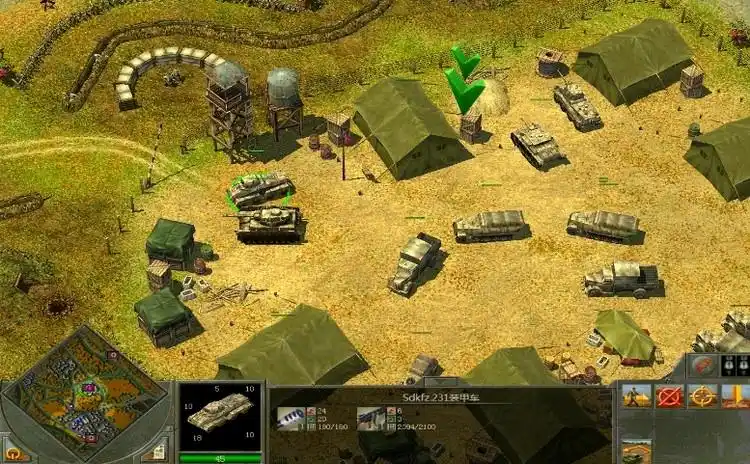
Task: Activate the crosshair attack command
Action: pyautogui.click(x=702, y=396)
